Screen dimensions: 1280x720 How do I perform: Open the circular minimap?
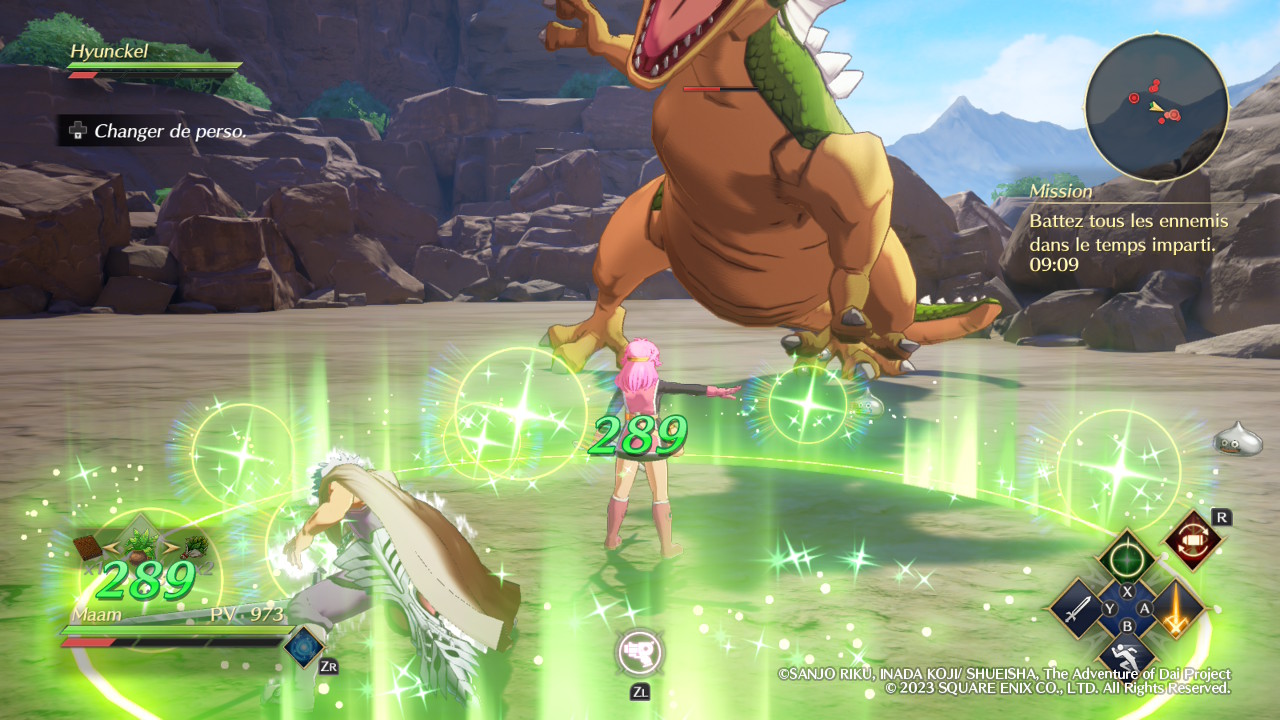(1156, 107)
